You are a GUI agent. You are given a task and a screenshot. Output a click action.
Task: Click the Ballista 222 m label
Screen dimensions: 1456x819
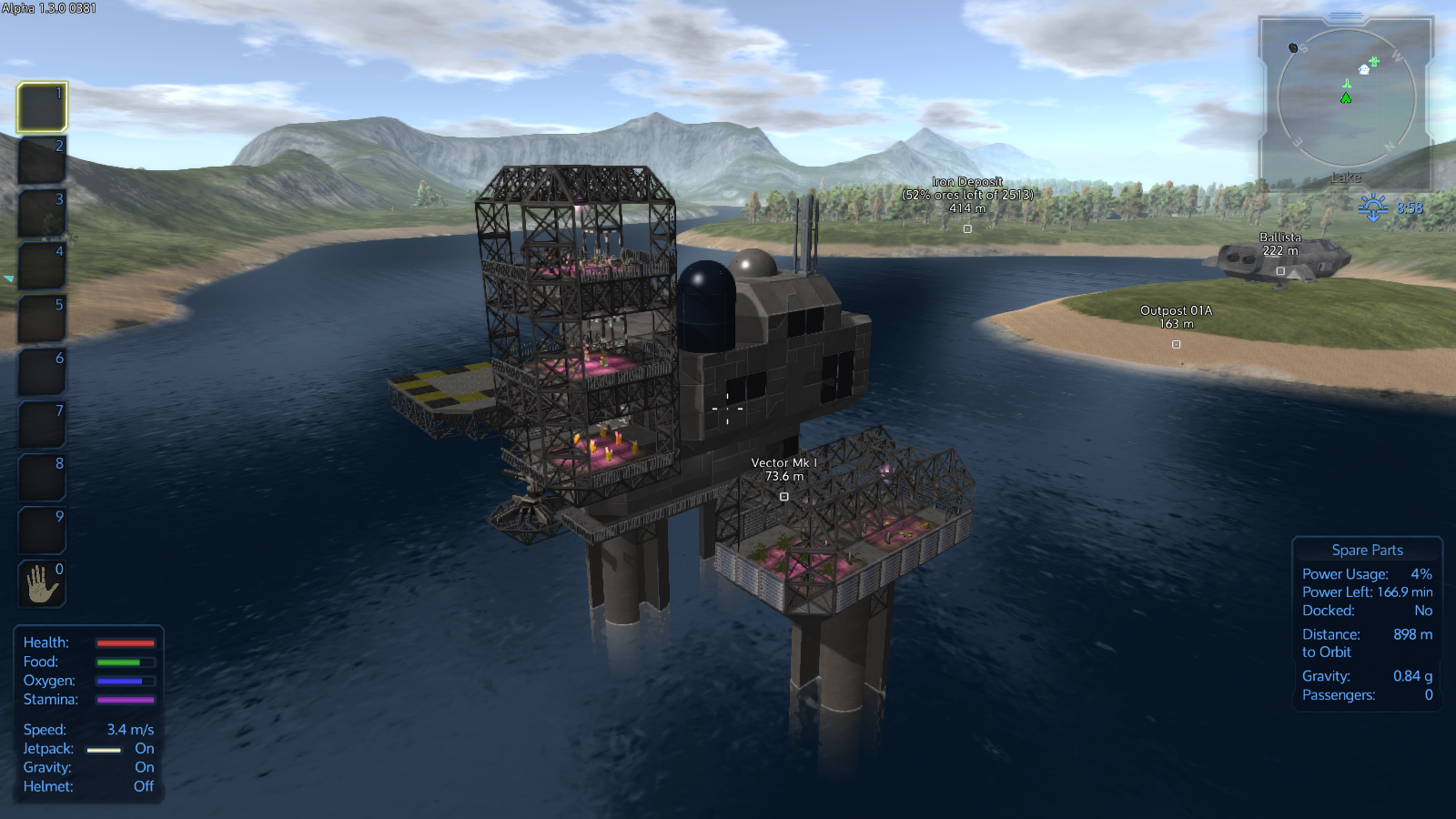(x=1279, y=243)
